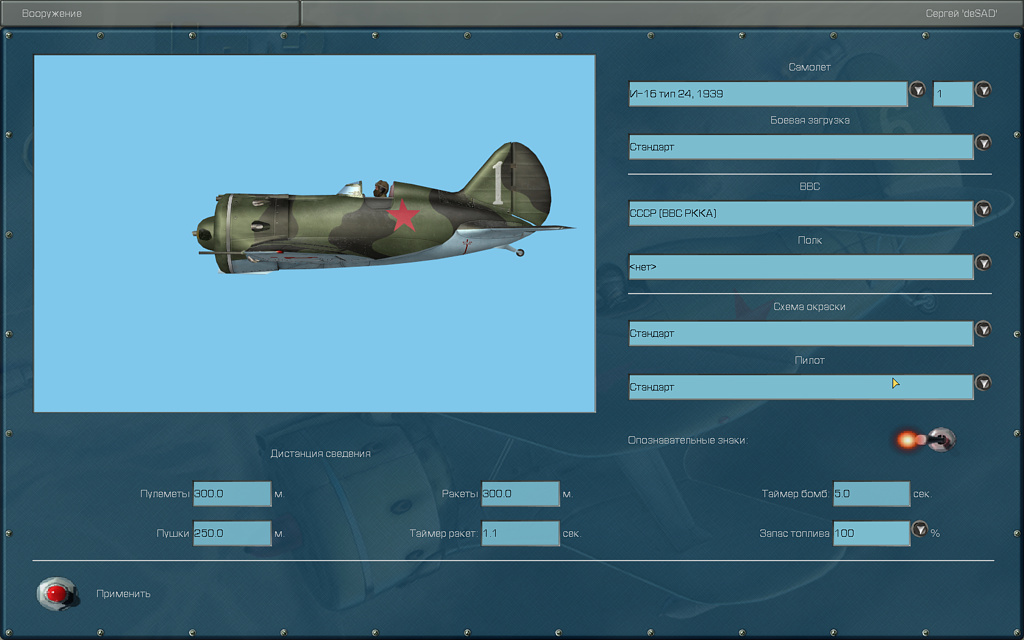Edit the Пулеметы convergence distance field
Image resolution: width=1024 pixels, height=640 pixels.
pos(232,494)
